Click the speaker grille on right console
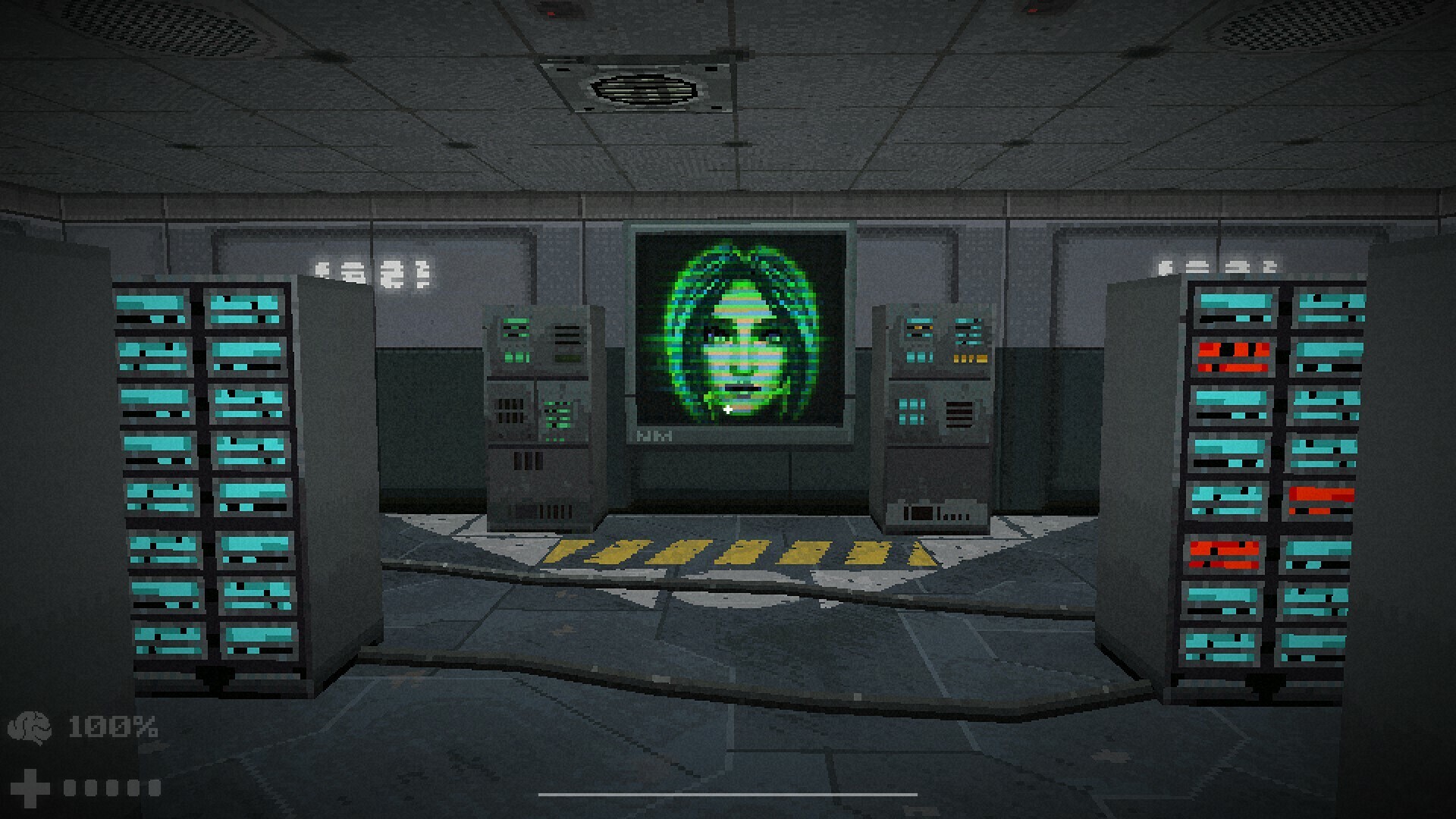The width and height of the screenshot is (1456, 819). (x=961, y=416)
